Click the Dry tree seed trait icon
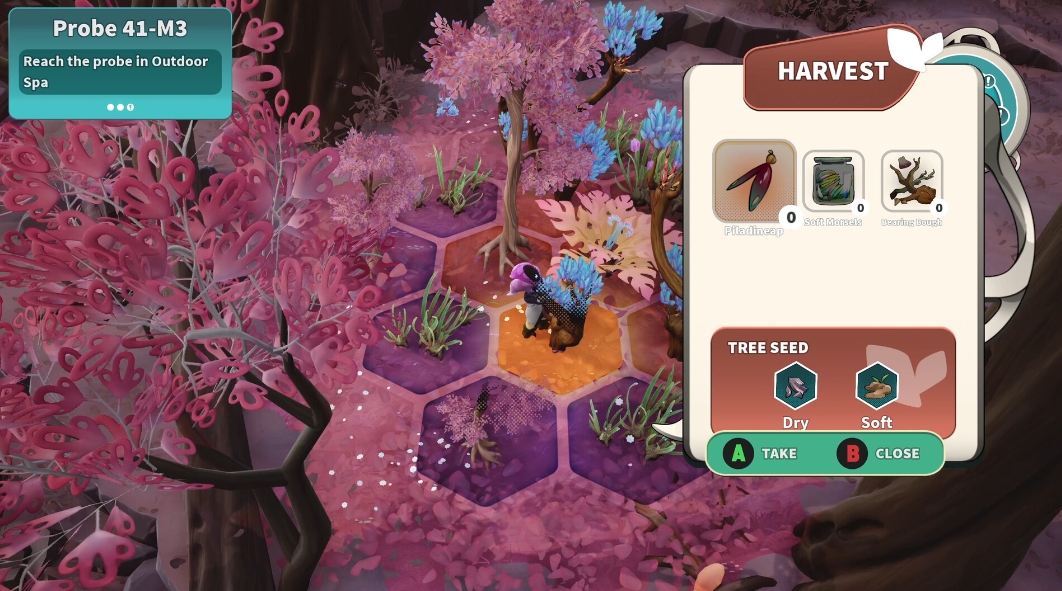 (x=796, y=386)
